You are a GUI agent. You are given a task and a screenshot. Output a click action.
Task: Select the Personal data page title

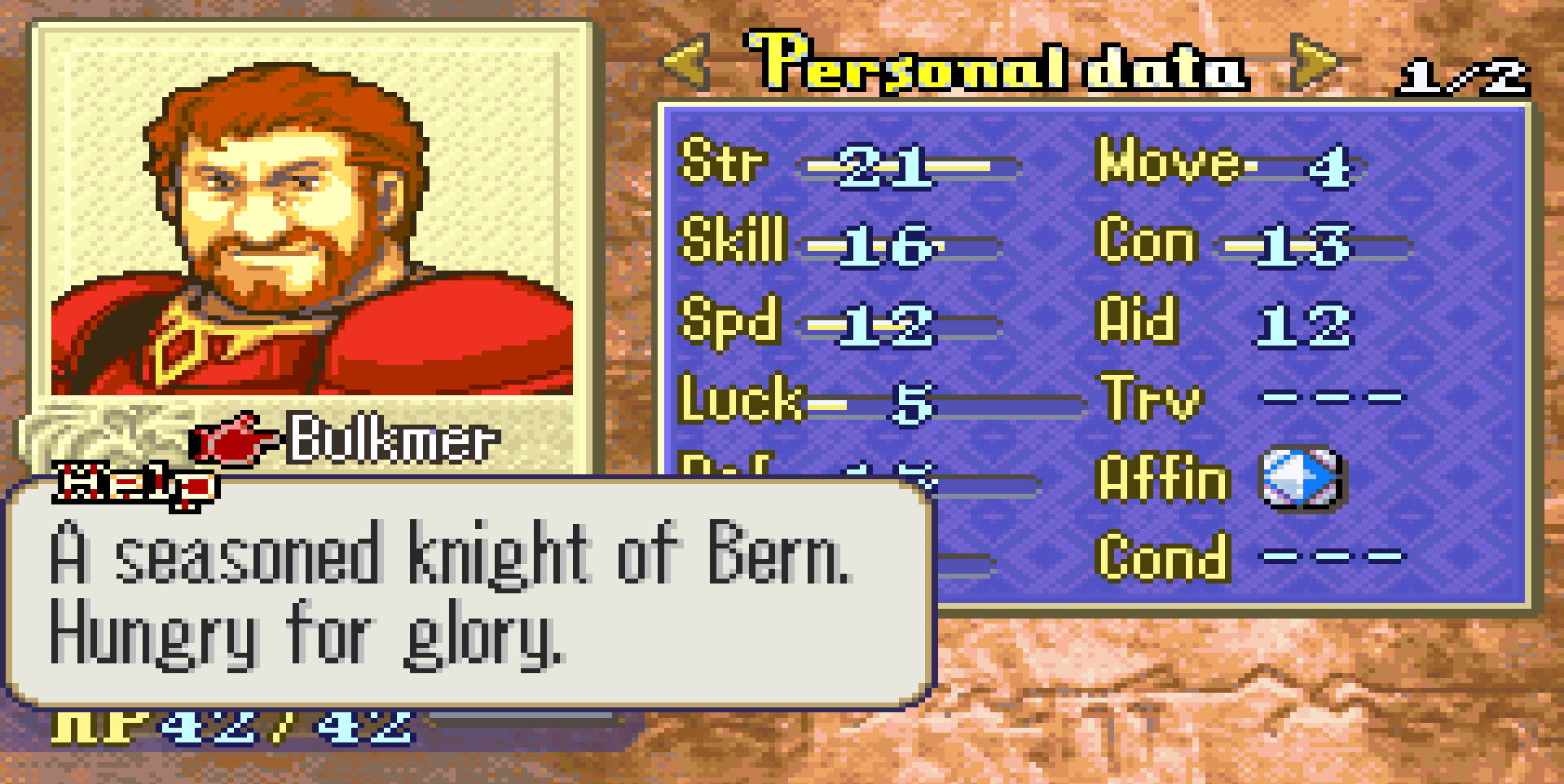coord(998,64)
